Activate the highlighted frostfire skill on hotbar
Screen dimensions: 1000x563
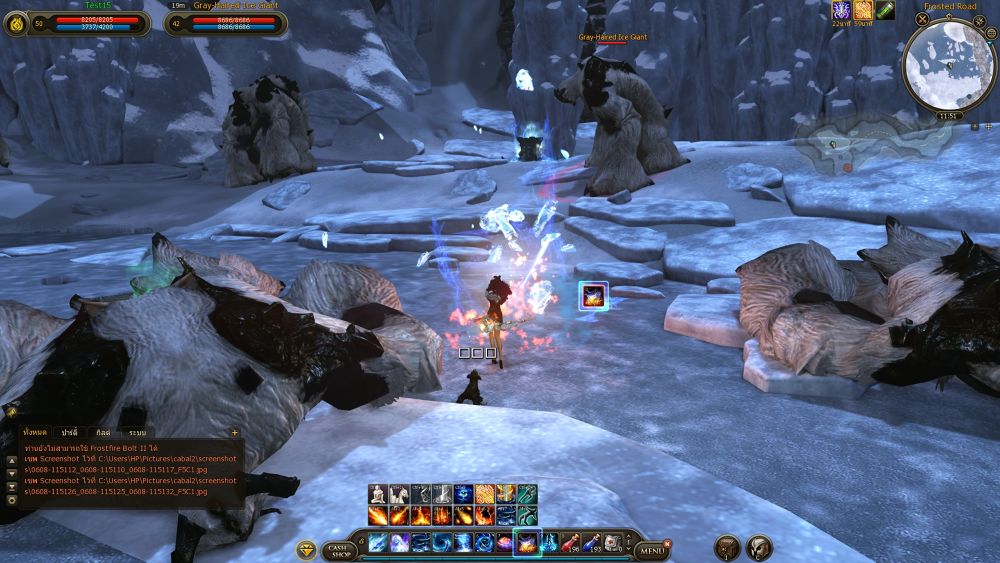pos(526,542)
